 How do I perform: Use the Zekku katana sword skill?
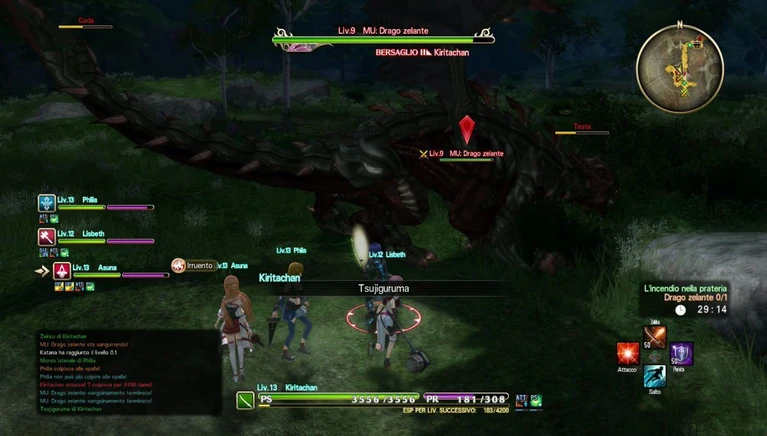tap(655, 336)
